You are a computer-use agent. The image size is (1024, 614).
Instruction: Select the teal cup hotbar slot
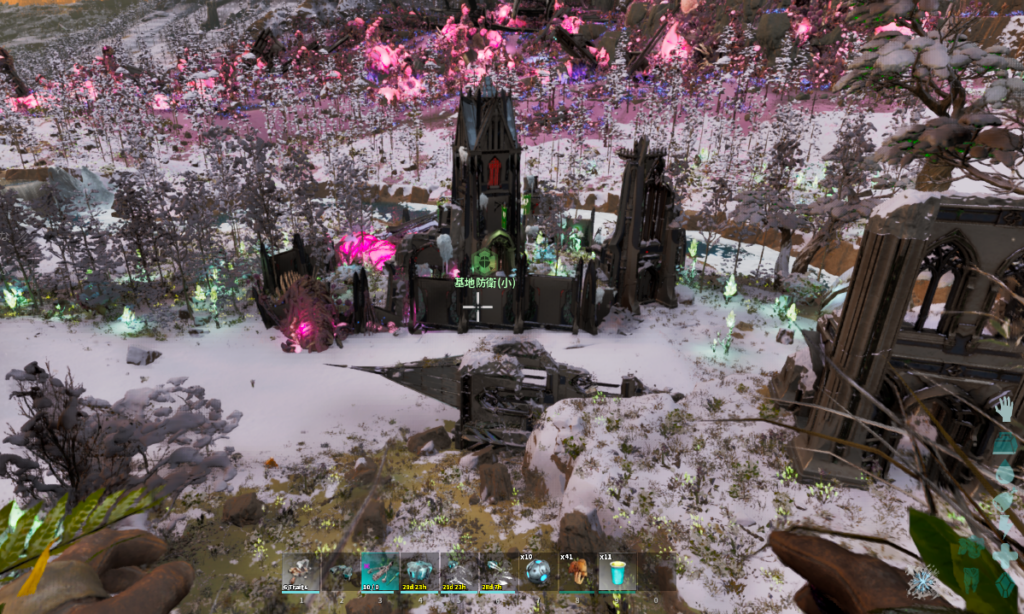click(x=617, y=572)
